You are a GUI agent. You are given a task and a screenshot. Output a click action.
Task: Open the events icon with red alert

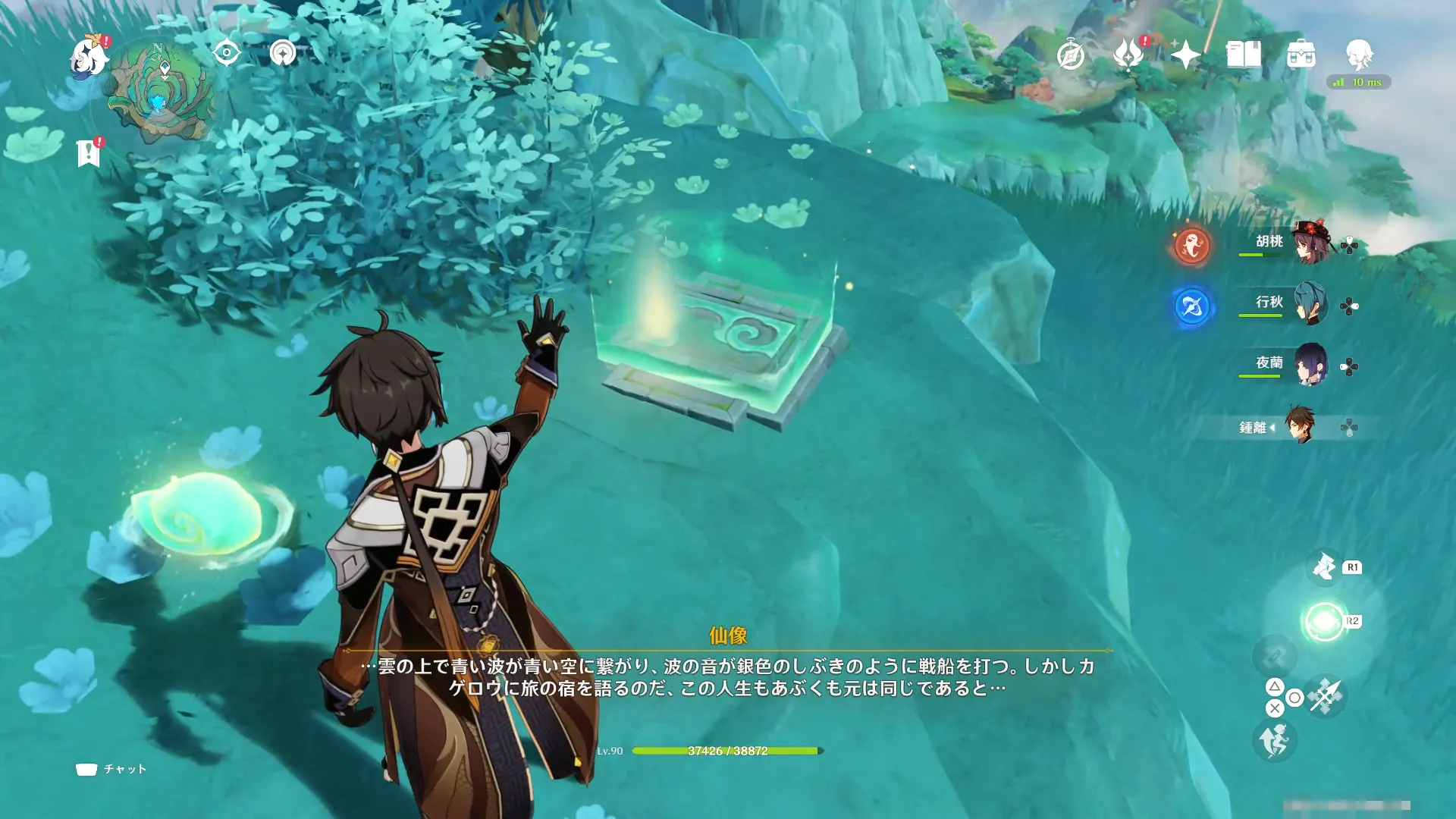1128,55
